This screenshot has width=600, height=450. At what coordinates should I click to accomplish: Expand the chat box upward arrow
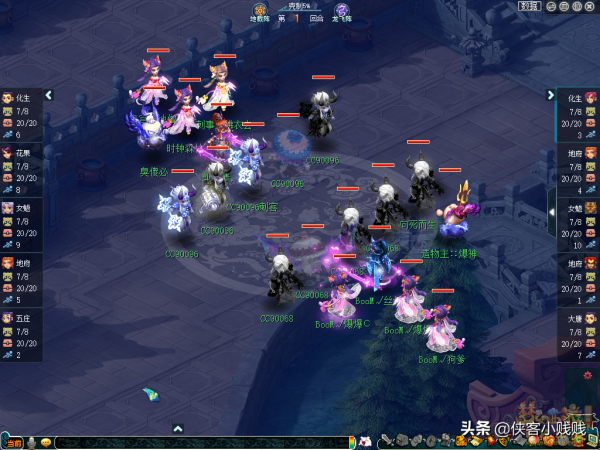tap(178, 429)
